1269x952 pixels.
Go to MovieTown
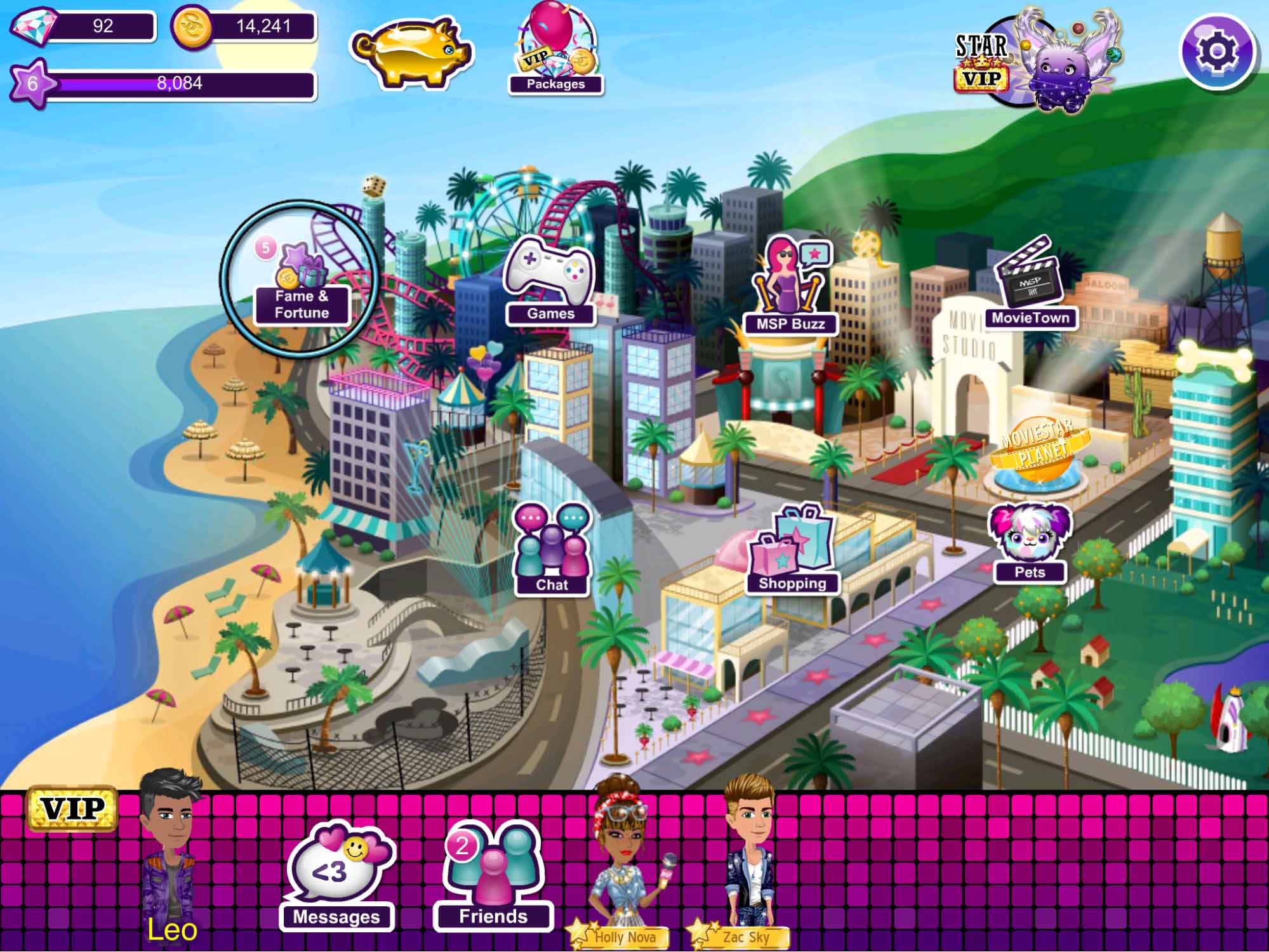(x=1030, y=286)
